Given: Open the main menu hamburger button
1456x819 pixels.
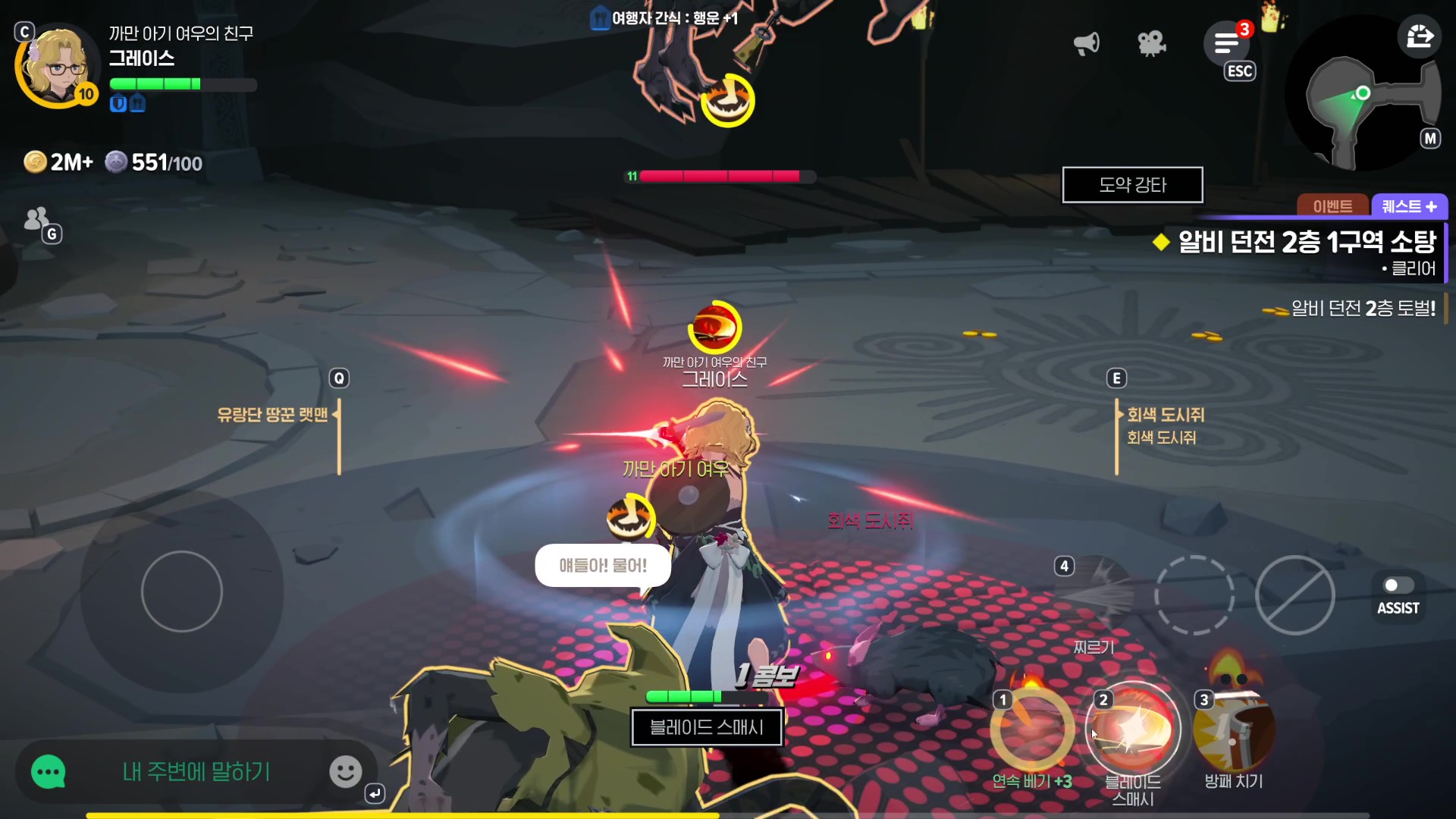Looking at the screenshot, I should tap(1226, 44).
